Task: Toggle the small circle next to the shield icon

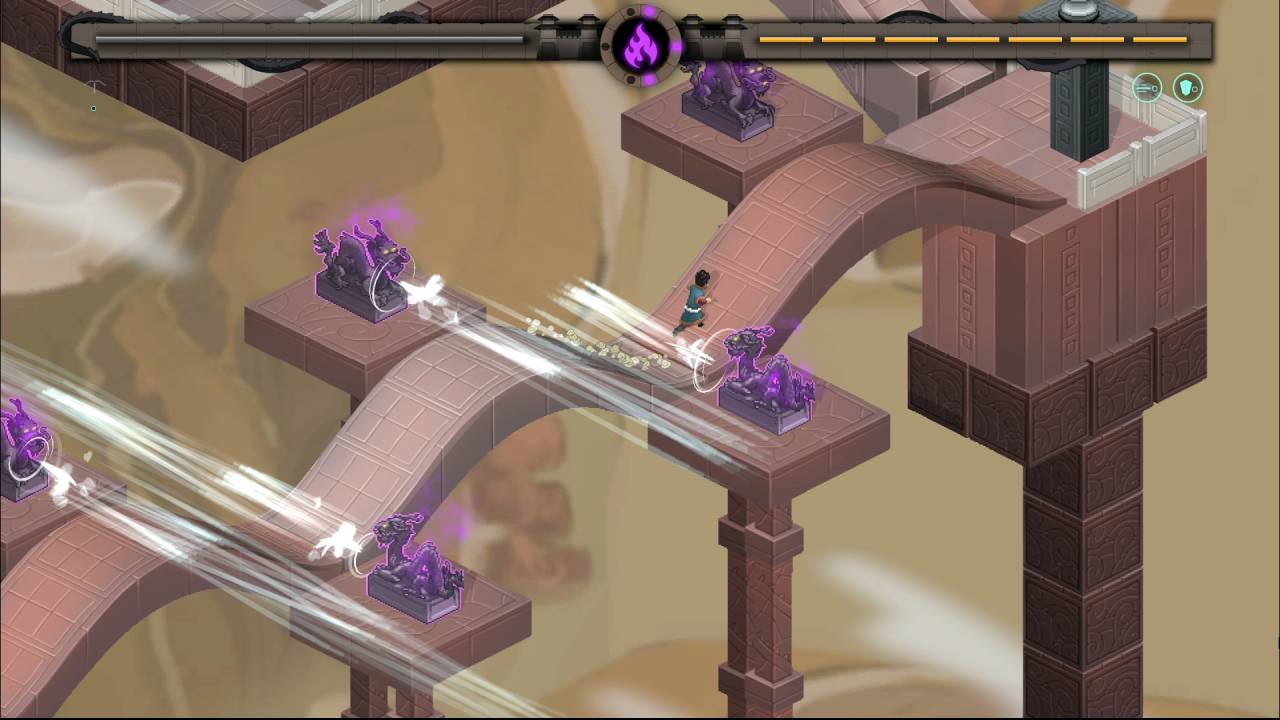Action: (1196, 89)
